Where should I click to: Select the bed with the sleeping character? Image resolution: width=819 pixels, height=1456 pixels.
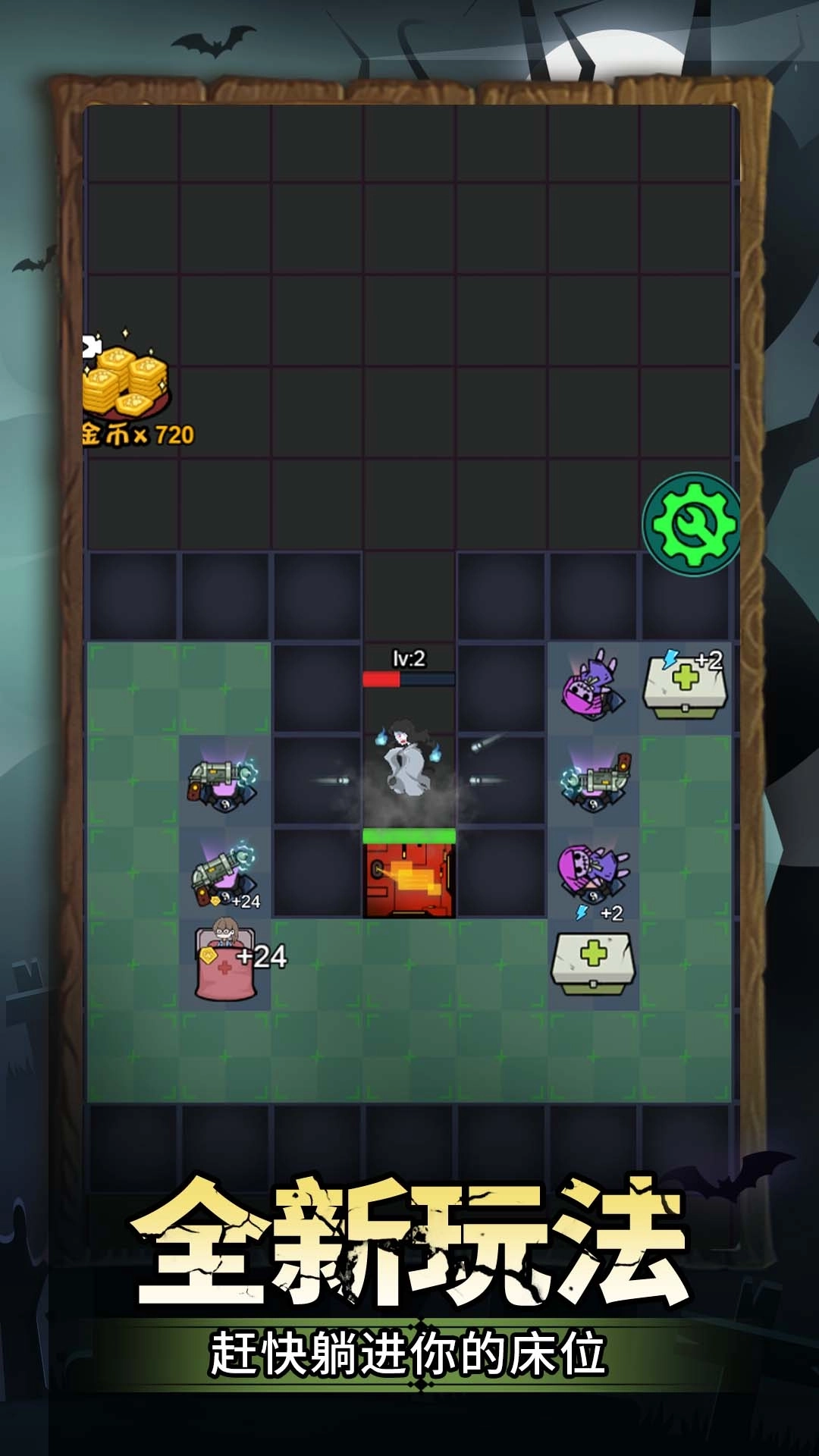224,963
